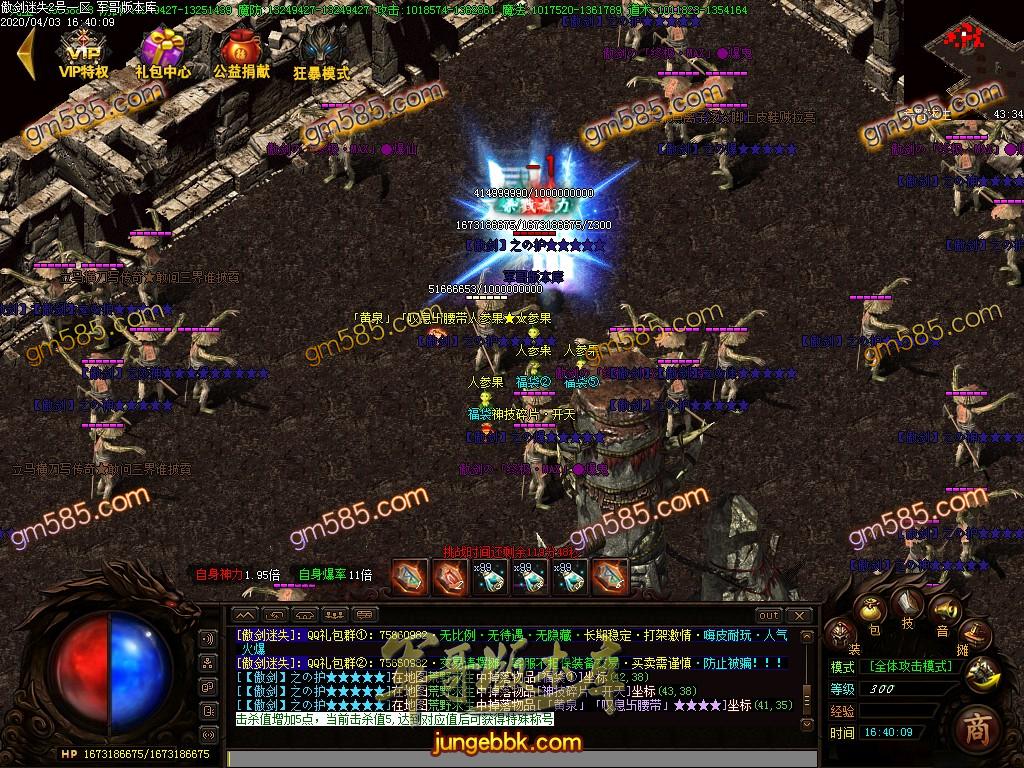
Task: Use the first orange gem hotbar slot
Action: [x=408, y=576]
